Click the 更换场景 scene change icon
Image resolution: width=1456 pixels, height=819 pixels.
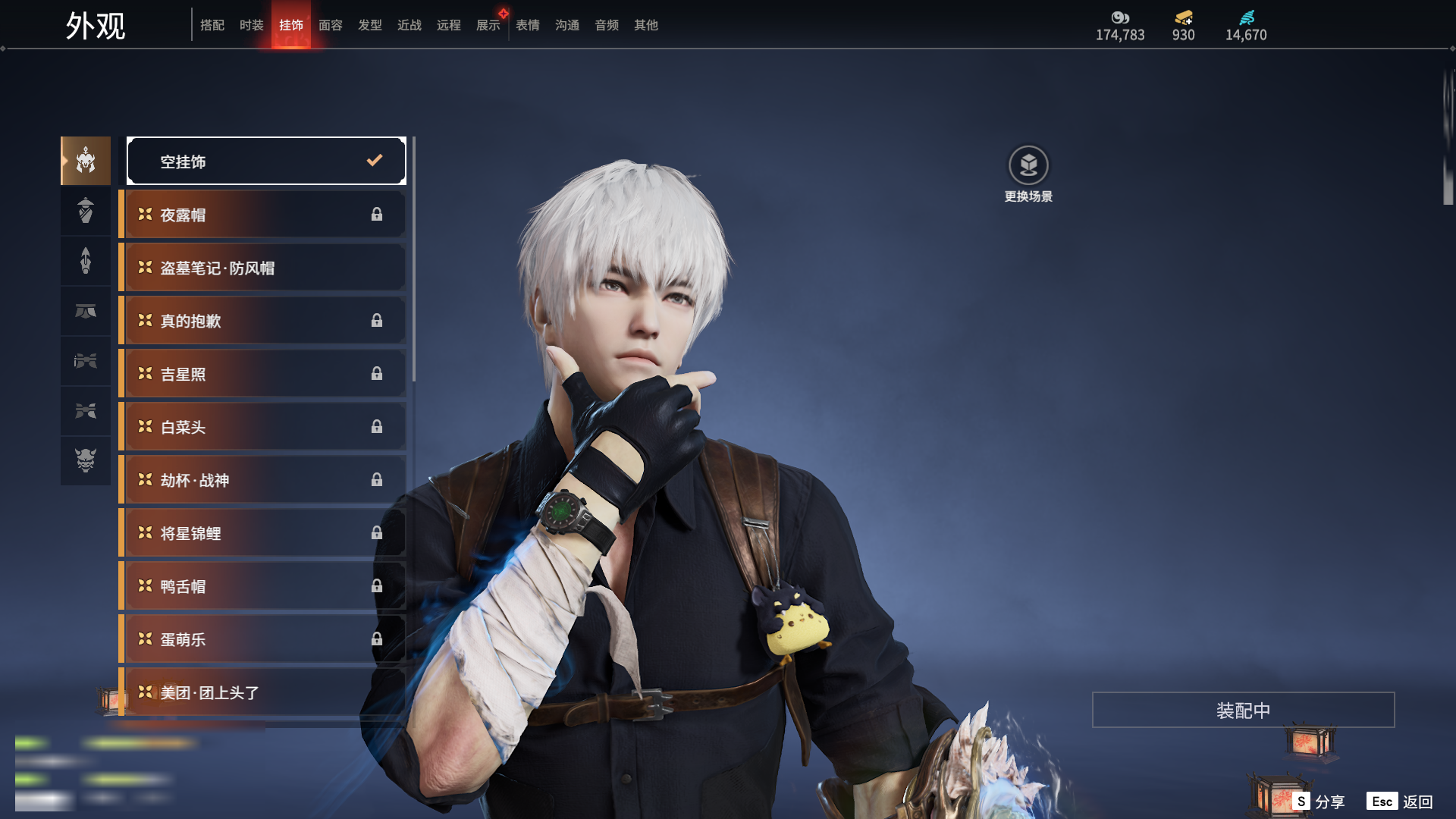tap(1028, 165)
